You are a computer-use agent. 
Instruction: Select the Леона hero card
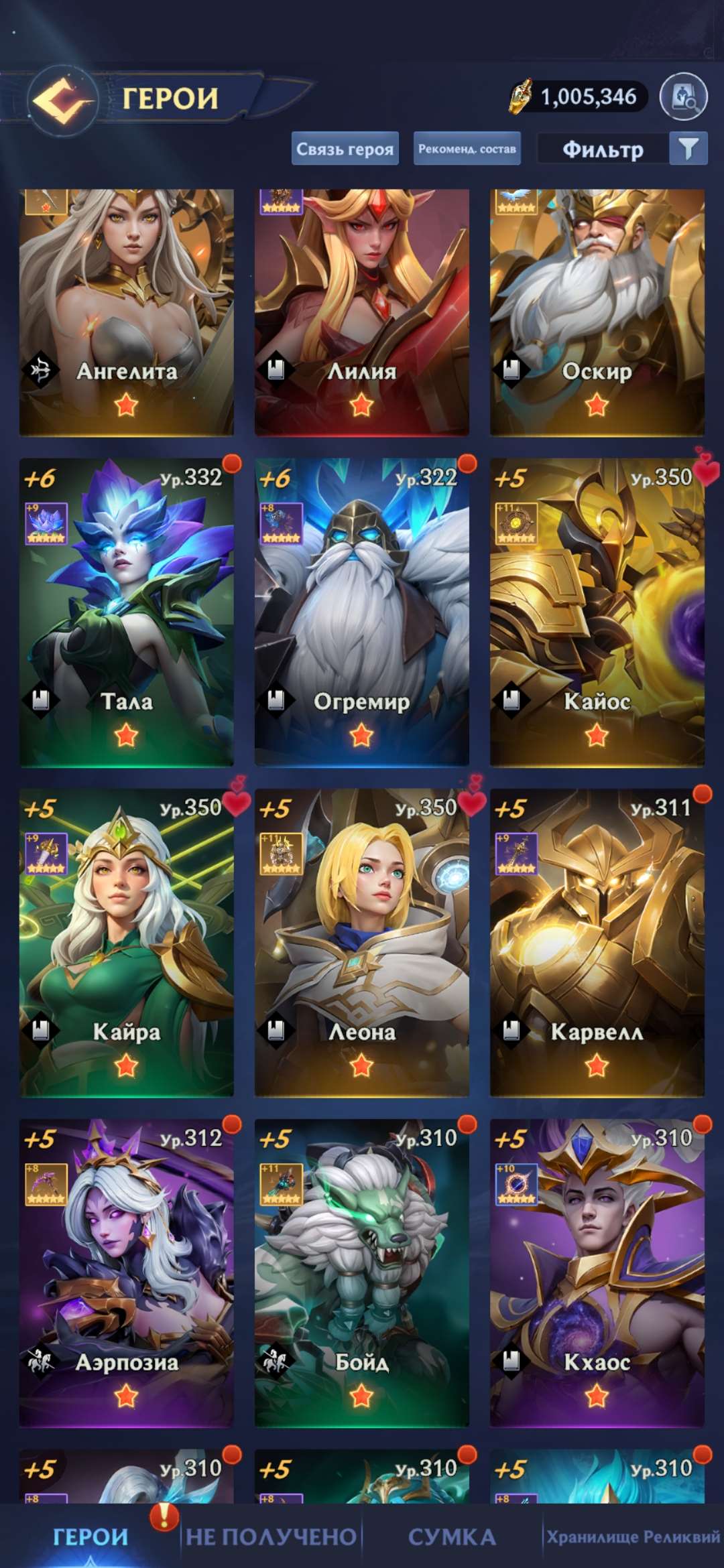[362, 942]
